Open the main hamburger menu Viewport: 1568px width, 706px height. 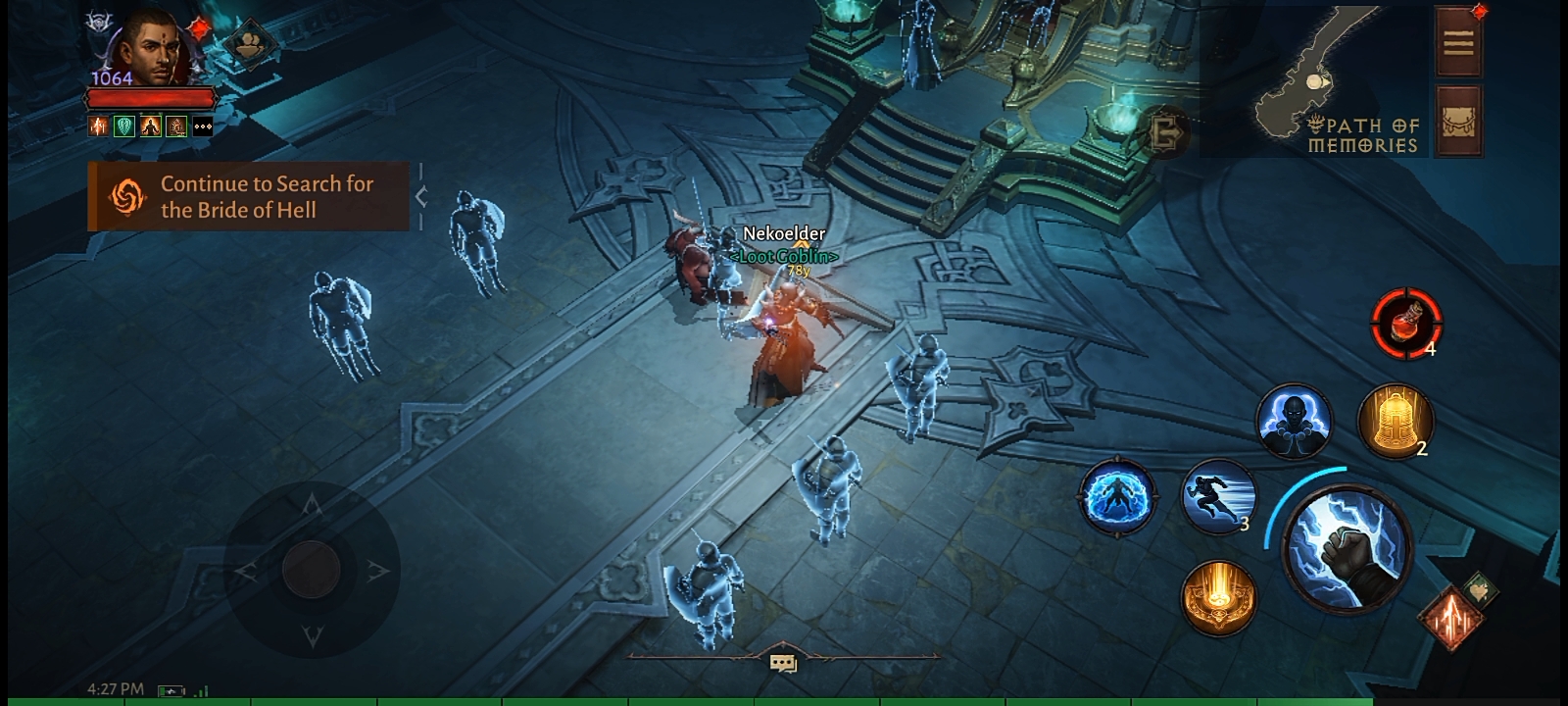(x=1458, y=42)
